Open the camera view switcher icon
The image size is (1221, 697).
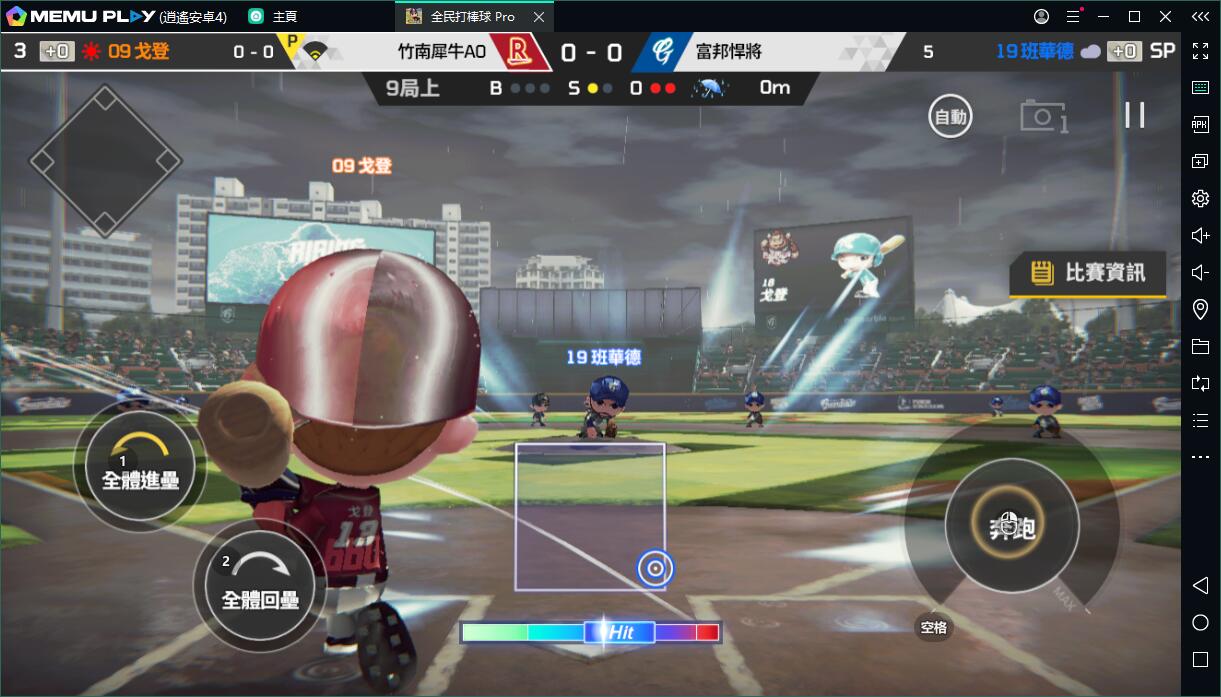click(x=1043, y=116)
